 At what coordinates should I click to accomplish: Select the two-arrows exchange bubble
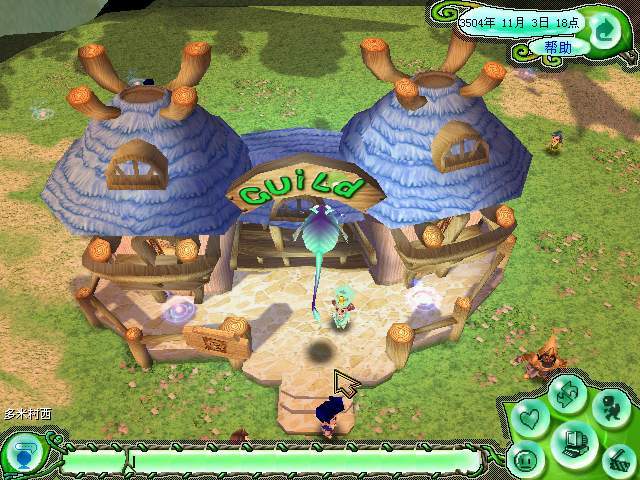click(567, 395)
